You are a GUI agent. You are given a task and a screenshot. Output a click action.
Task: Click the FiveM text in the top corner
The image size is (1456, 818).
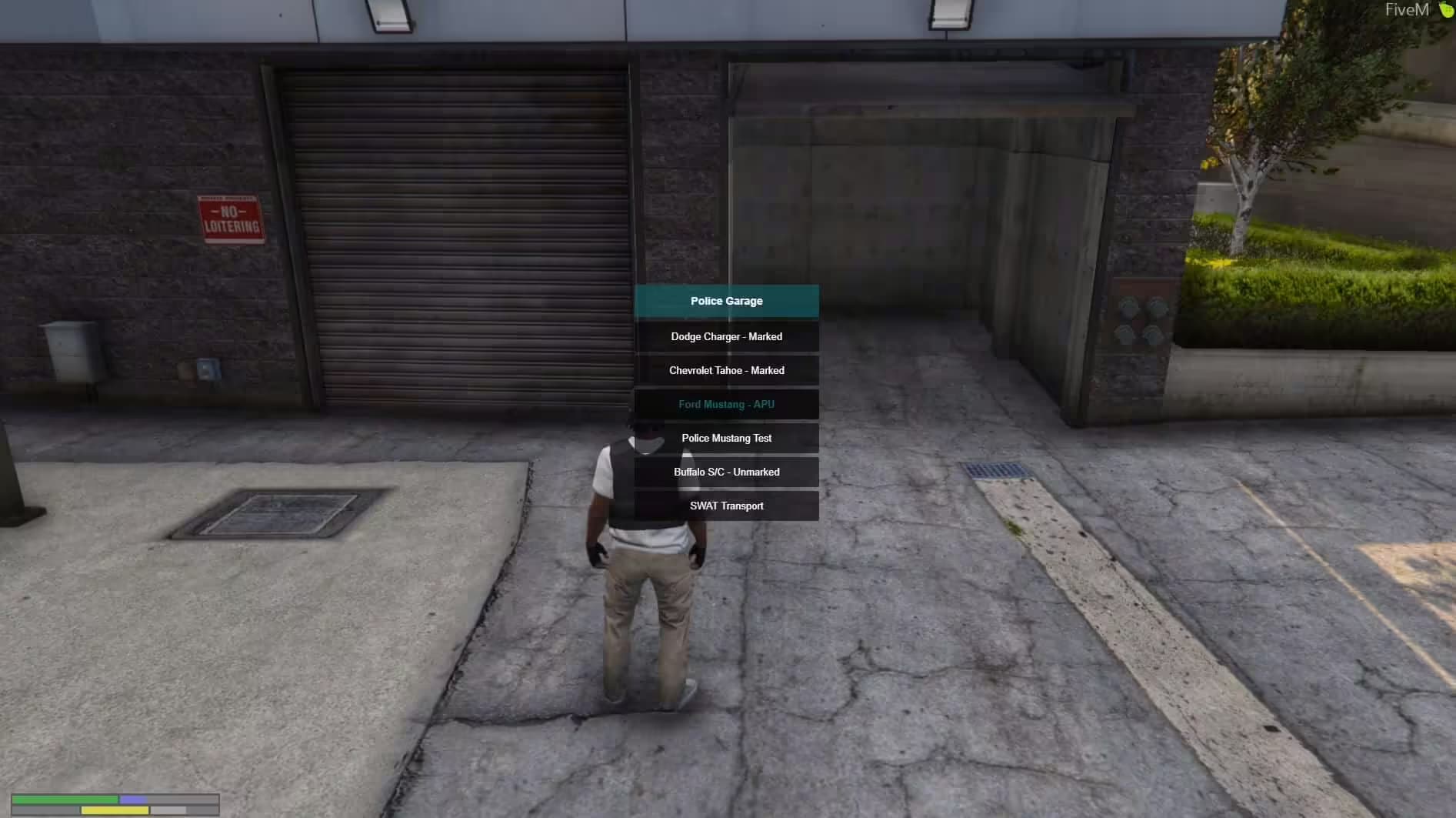click(1407, 11)
